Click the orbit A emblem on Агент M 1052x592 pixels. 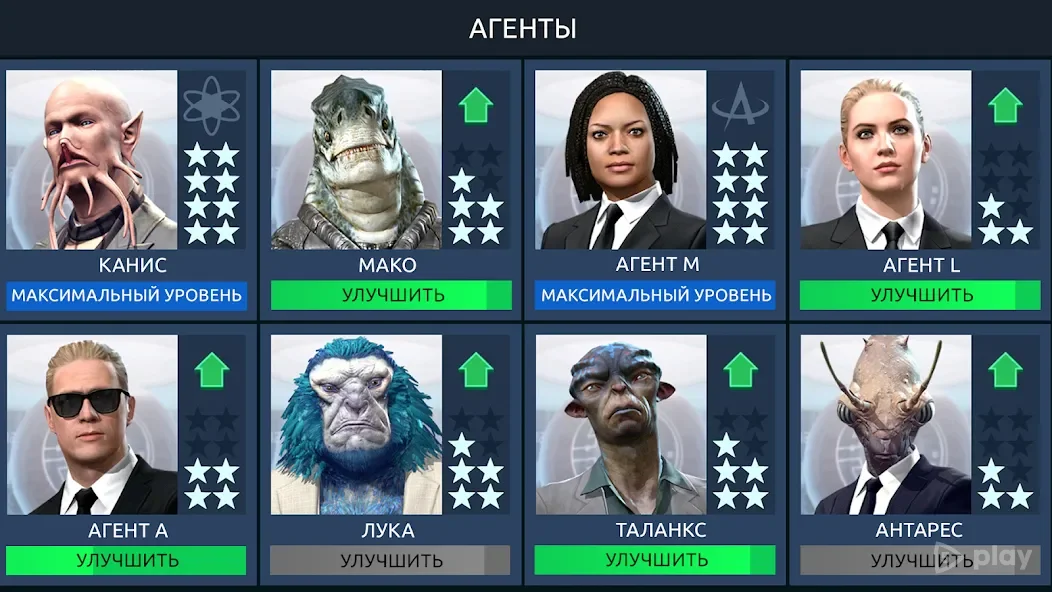coord(740,105)
